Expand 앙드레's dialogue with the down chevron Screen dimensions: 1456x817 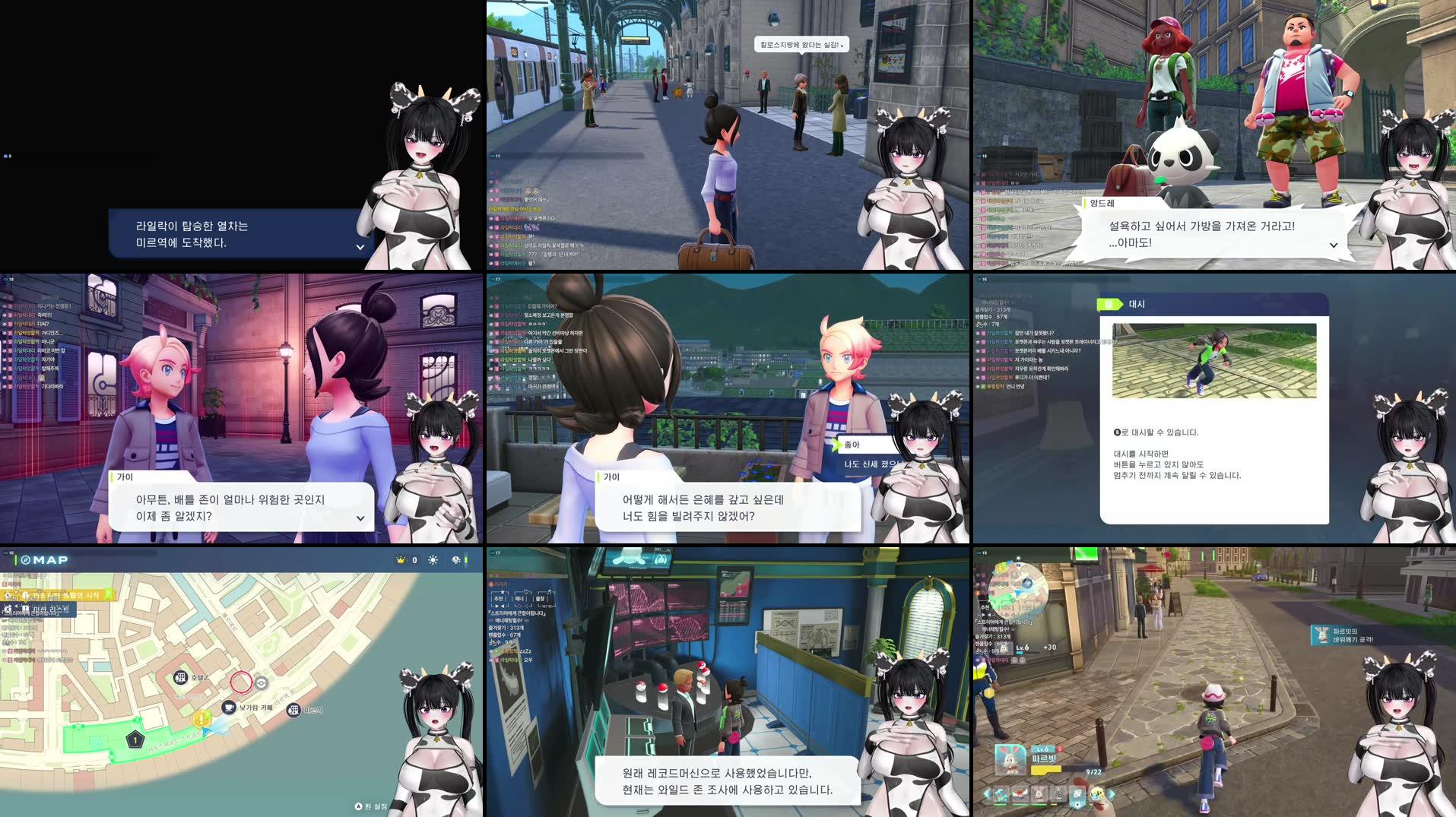click(1333, 245)
